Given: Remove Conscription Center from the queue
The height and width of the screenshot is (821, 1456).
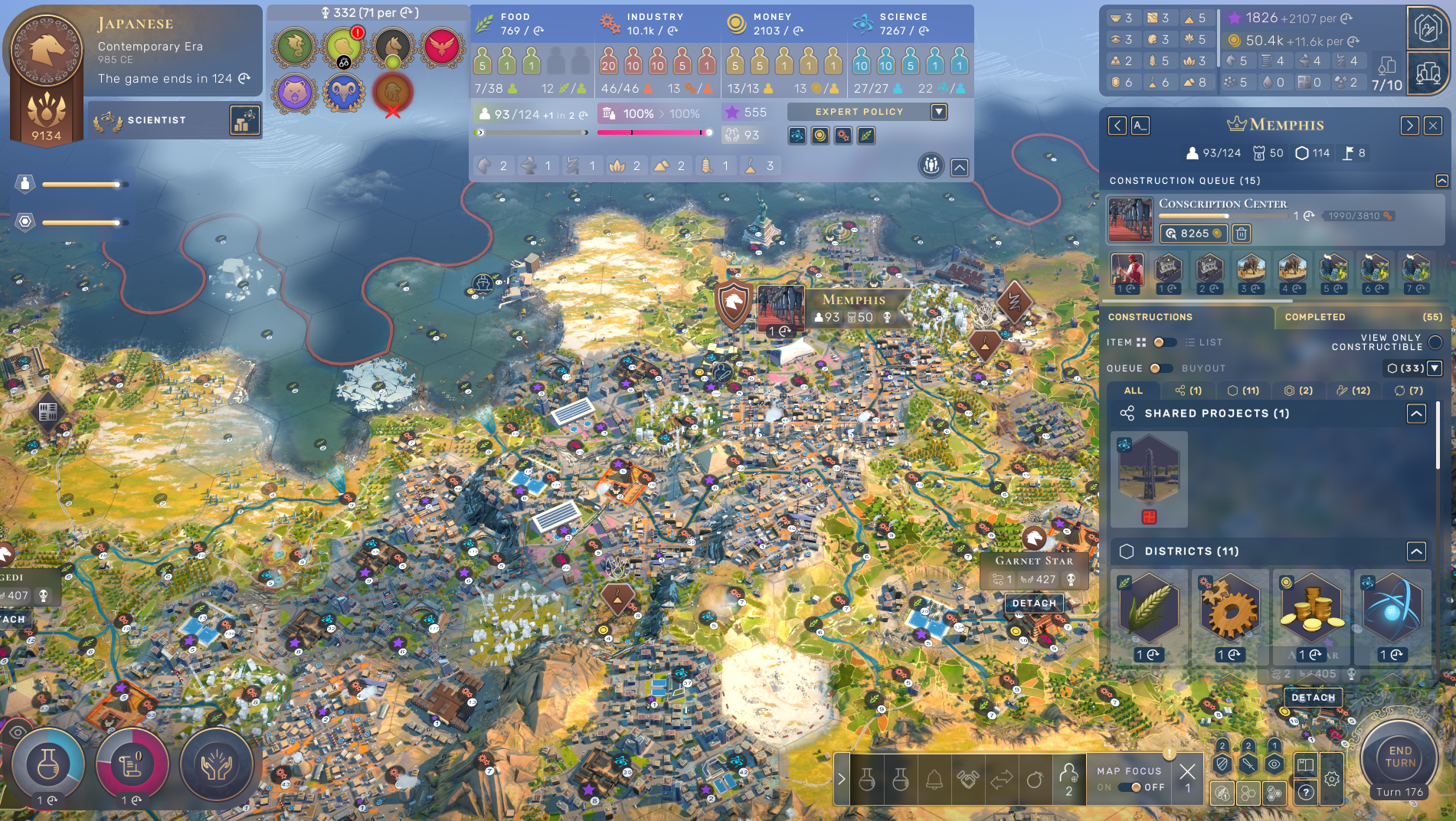Looking at the screenshot, I should [1242, 234].
